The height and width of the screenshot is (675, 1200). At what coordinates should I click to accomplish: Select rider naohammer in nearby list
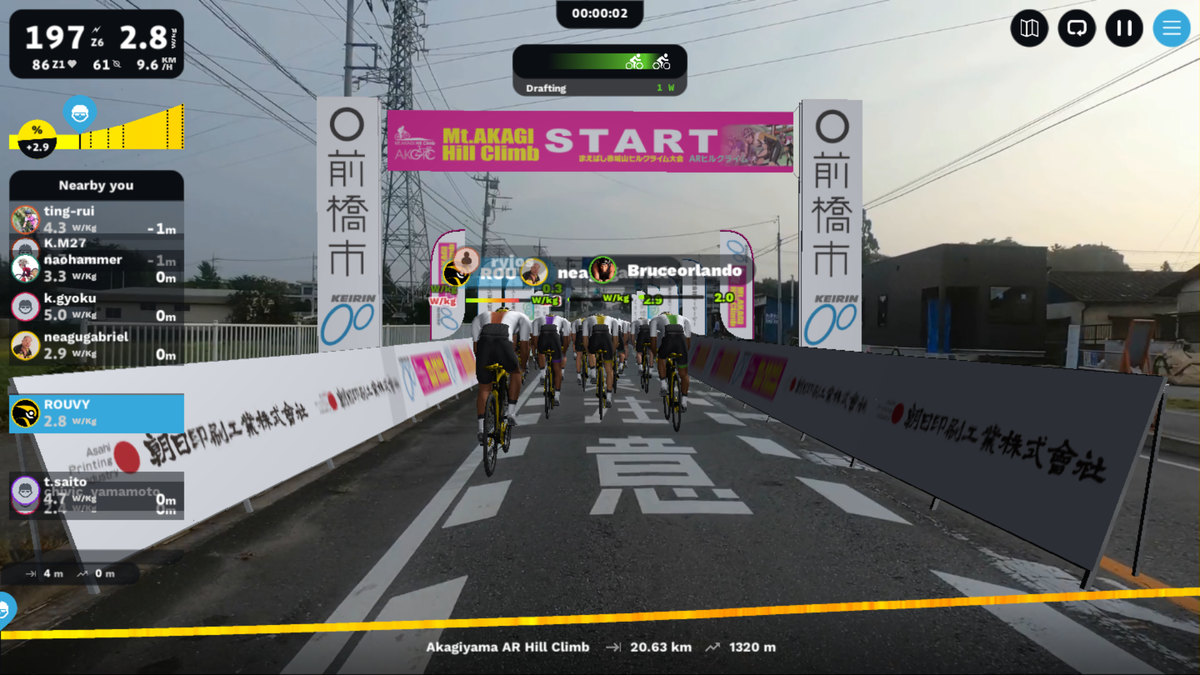(96, 268)
